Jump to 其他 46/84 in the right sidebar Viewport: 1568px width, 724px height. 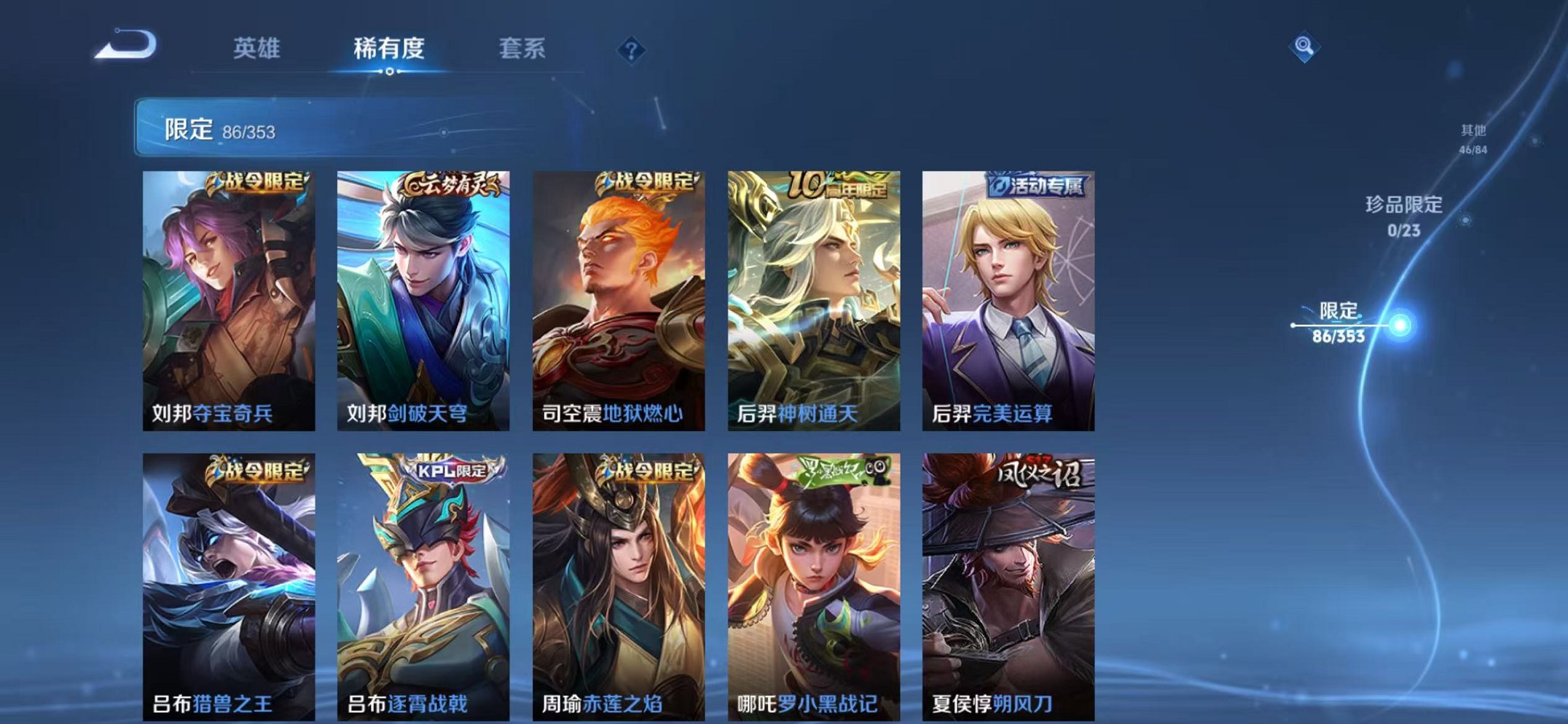[x=1472, y=135]
